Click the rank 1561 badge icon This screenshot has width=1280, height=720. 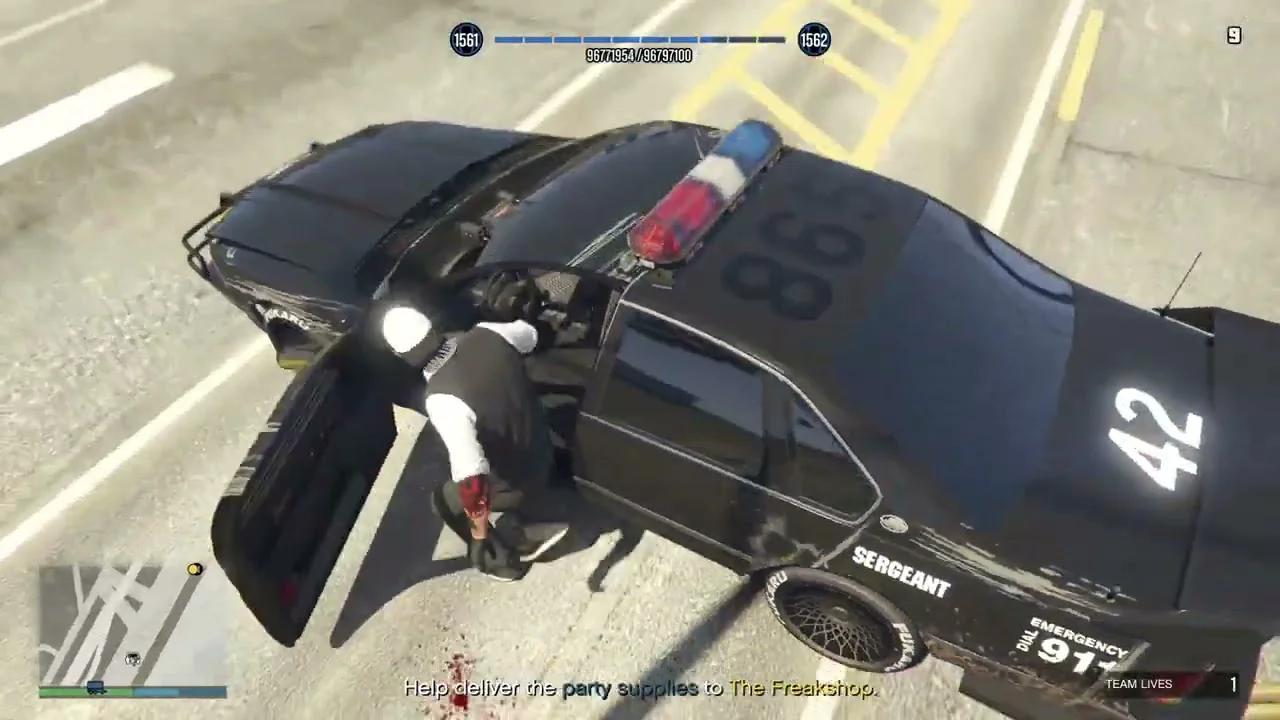coord(464,40)
